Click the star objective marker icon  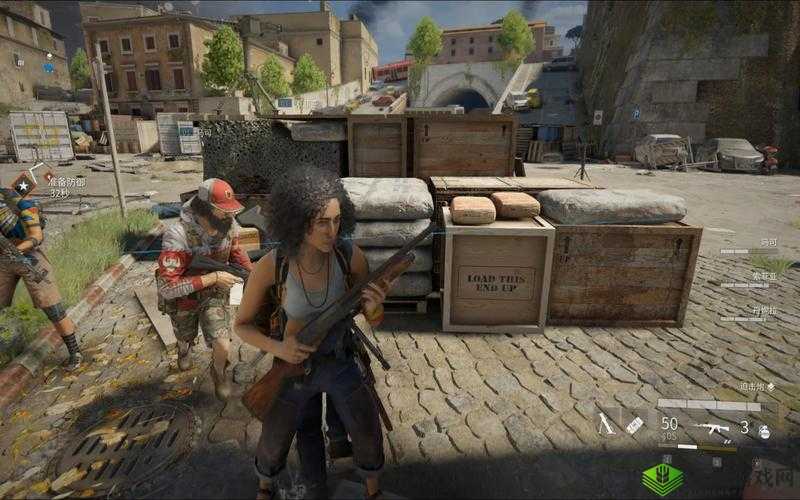pos(21,183)
